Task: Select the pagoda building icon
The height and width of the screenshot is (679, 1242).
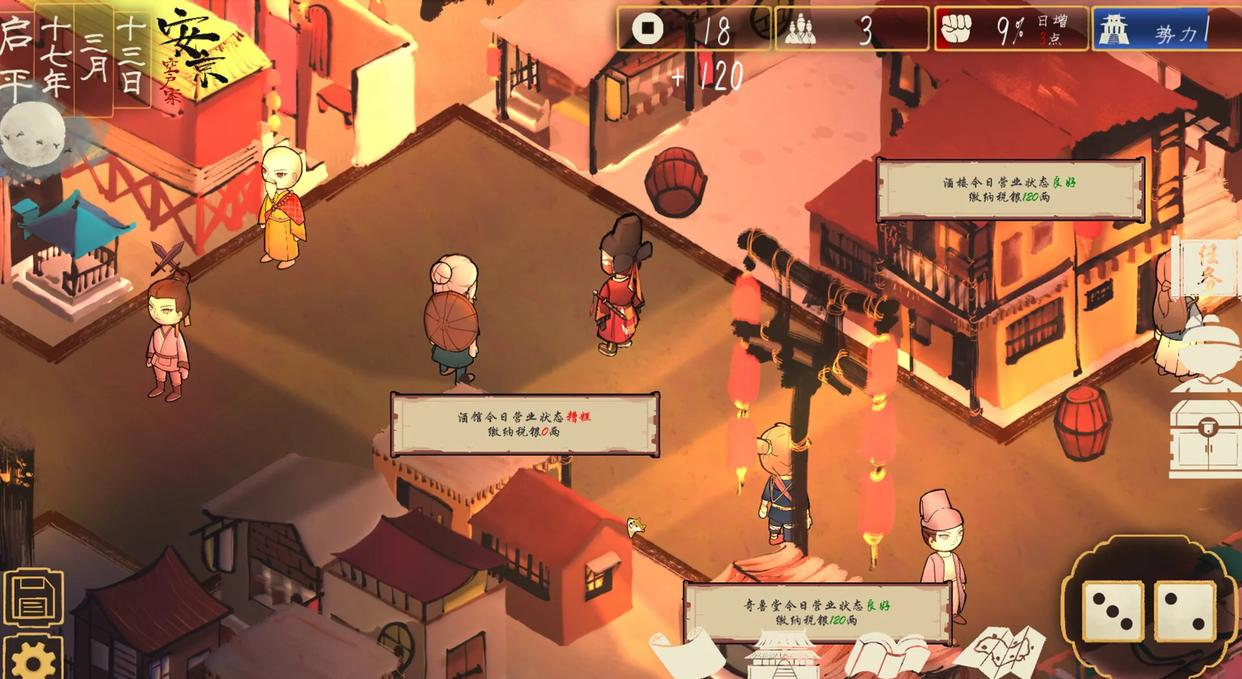Action: click(x=783, y=654)
